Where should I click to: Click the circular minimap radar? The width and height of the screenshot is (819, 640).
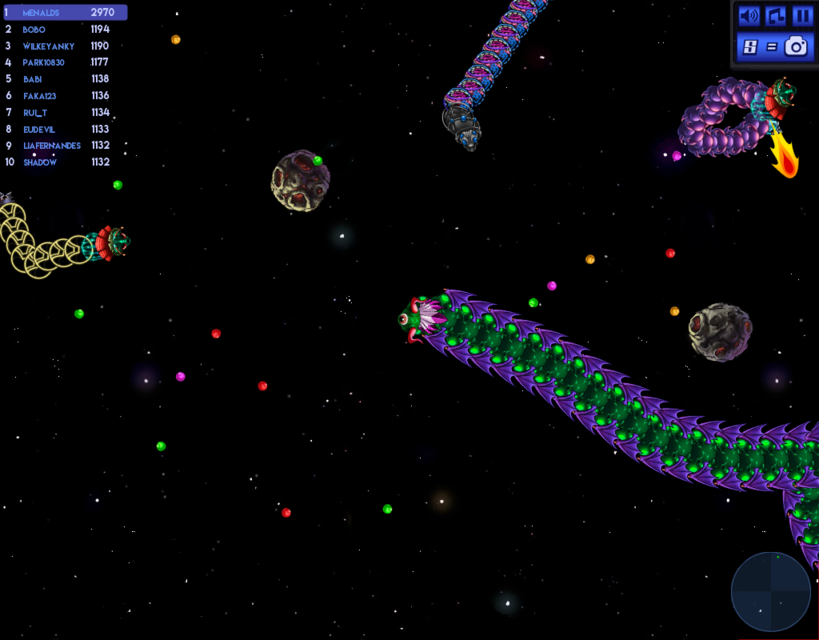770,591
